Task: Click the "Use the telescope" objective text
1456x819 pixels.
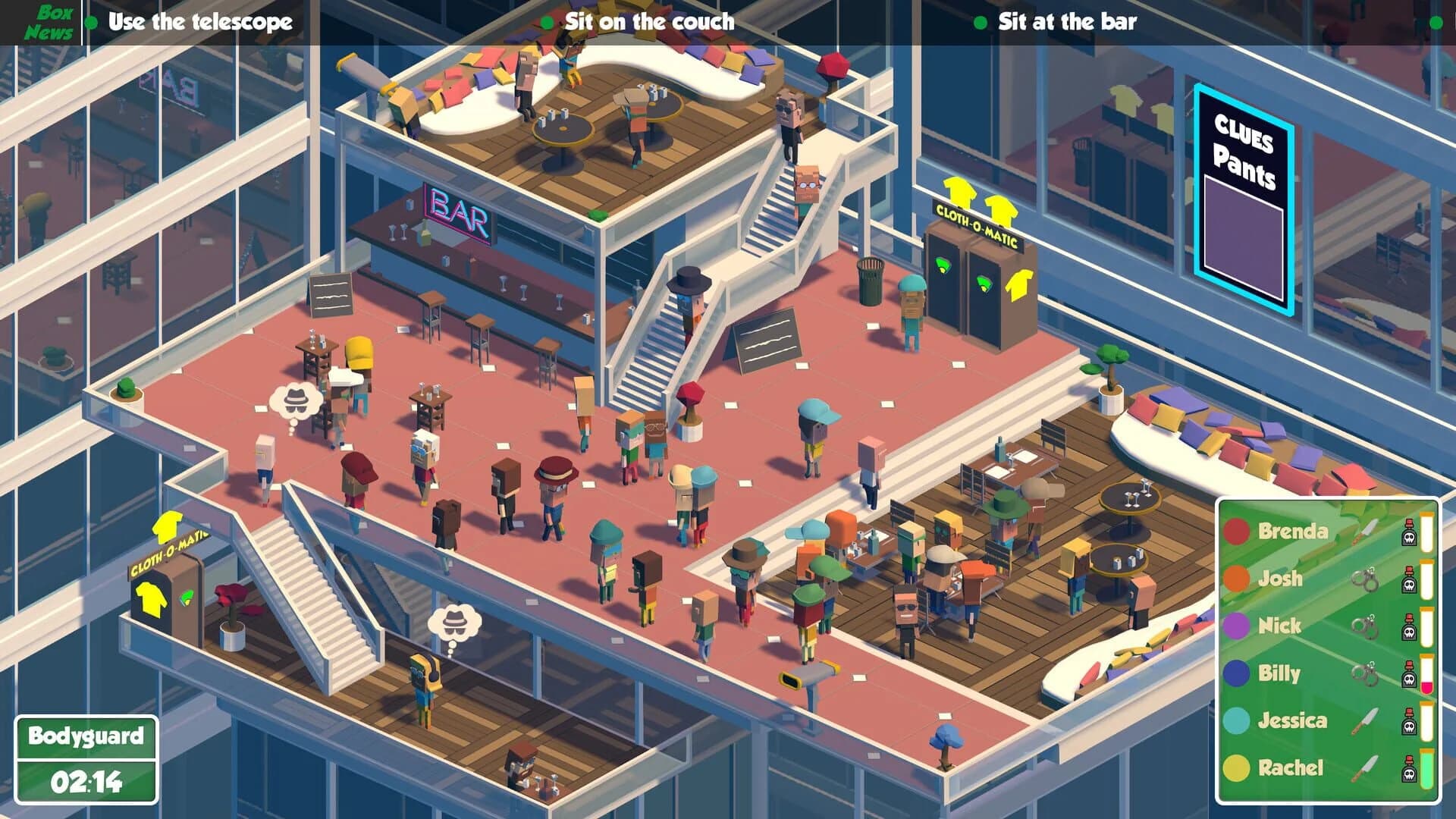Action: tap(199, 21)
